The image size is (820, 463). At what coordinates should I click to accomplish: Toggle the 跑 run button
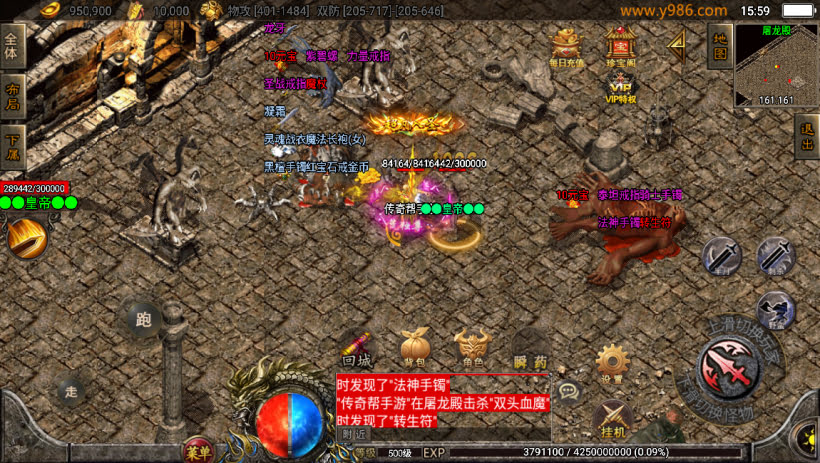pos(143,319)
